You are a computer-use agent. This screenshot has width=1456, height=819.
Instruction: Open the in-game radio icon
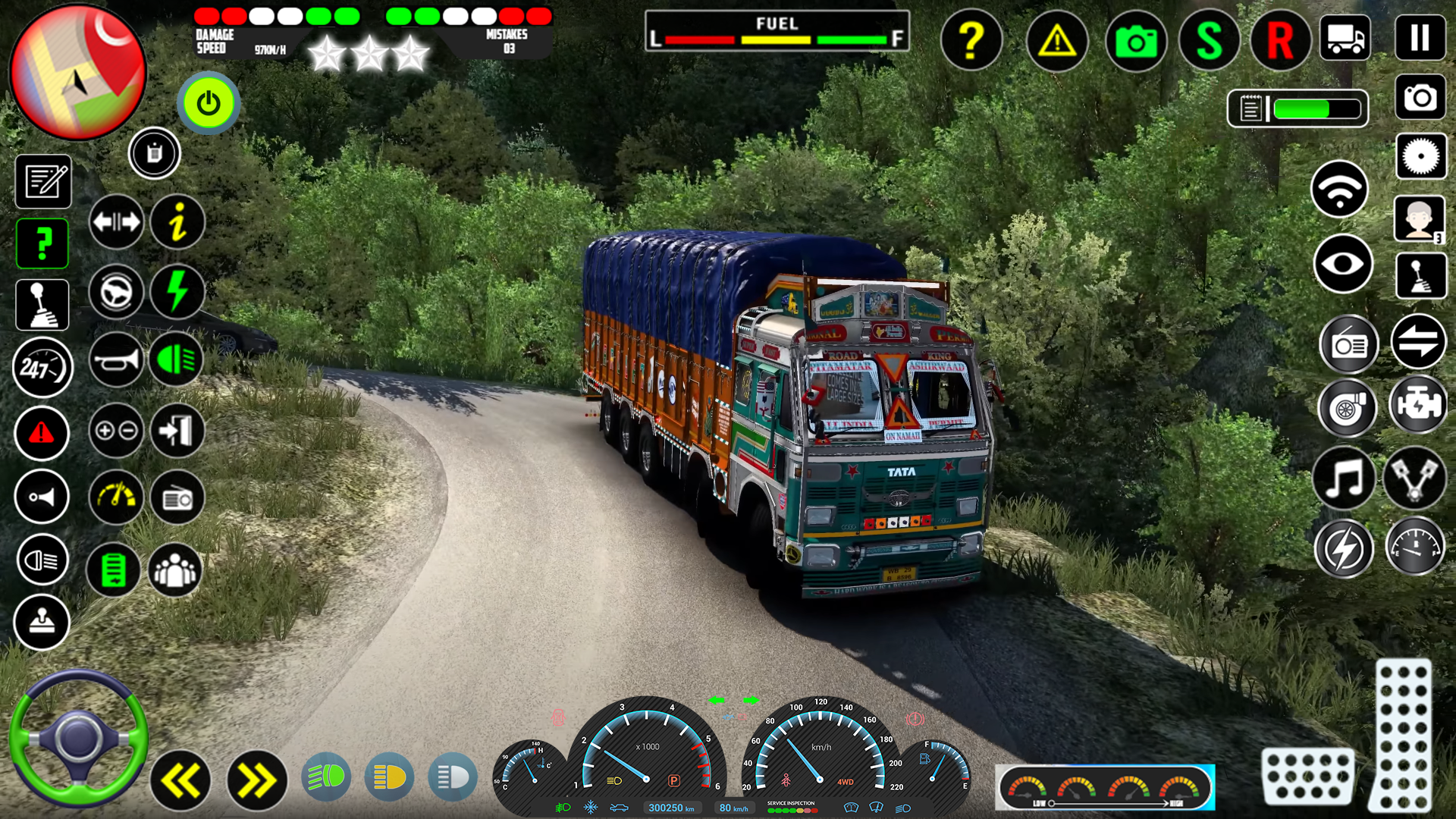click(177, 497)
